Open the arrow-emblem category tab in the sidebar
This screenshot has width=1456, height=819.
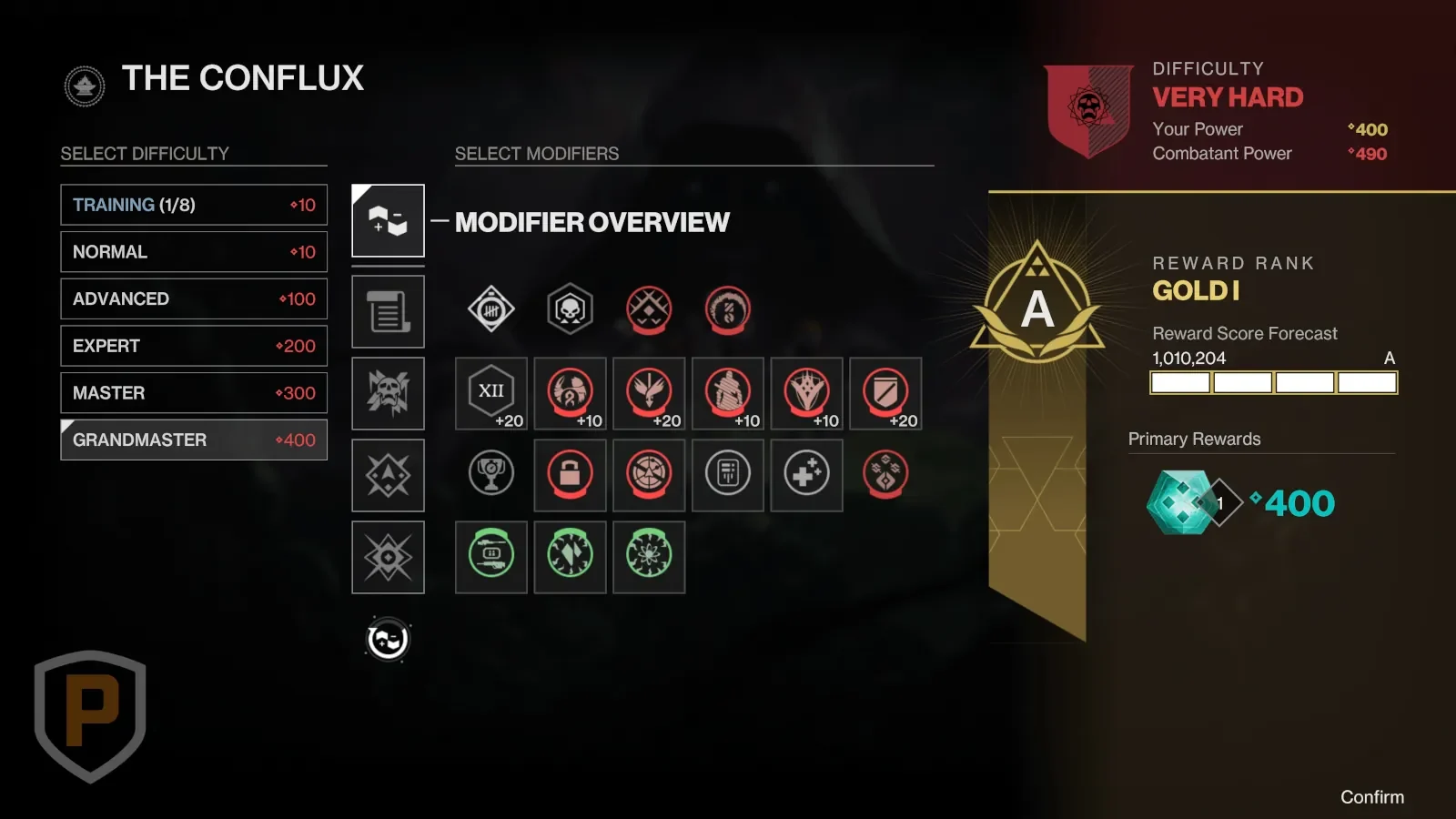point(388,474)
